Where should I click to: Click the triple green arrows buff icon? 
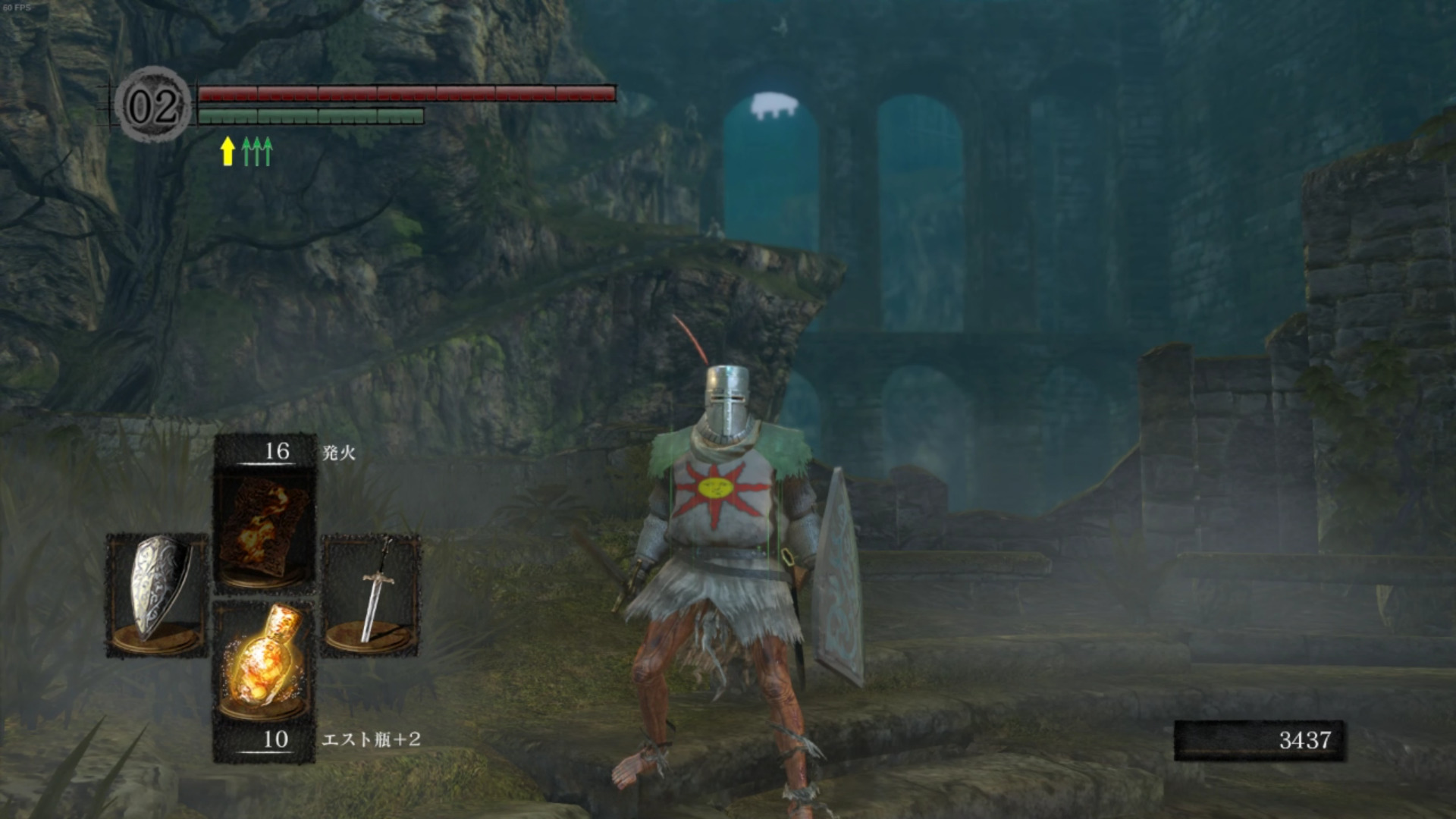point(257,151)
